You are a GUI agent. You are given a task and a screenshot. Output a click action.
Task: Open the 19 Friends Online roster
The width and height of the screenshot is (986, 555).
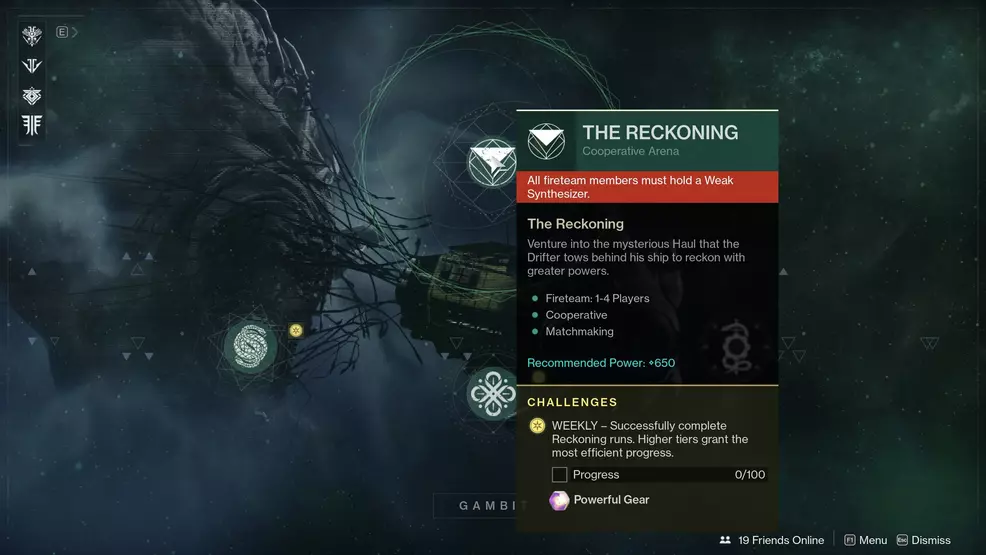771,540
